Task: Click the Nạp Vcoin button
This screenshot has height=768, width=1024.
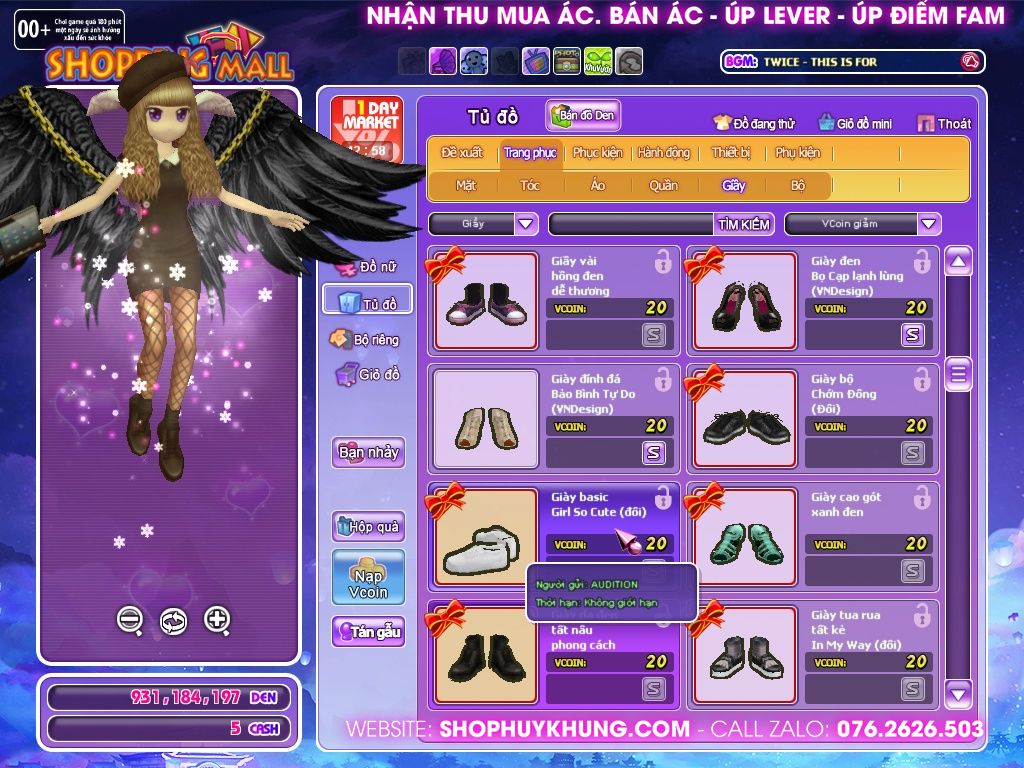Action: coord(368,577)
